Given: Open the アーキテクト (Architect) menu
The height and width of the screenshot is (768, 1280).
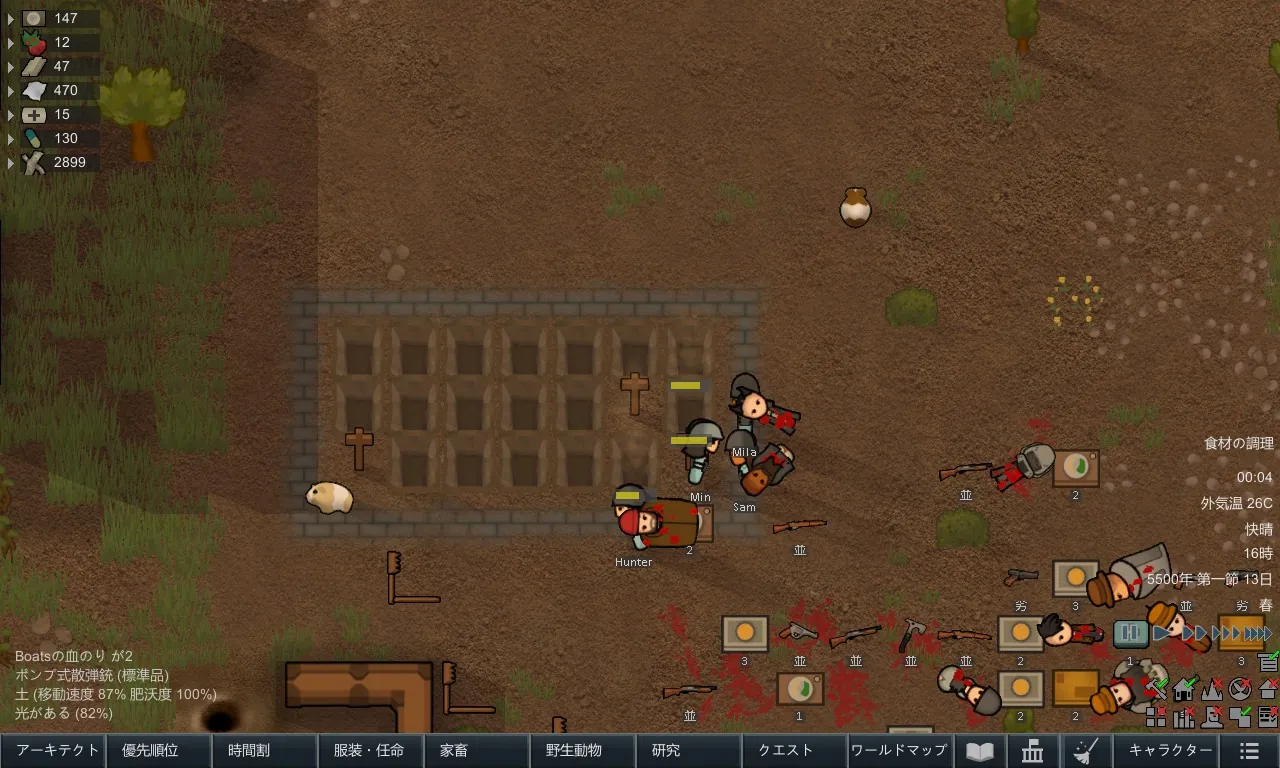Looking at the screenshot, I should click(53, 751).
